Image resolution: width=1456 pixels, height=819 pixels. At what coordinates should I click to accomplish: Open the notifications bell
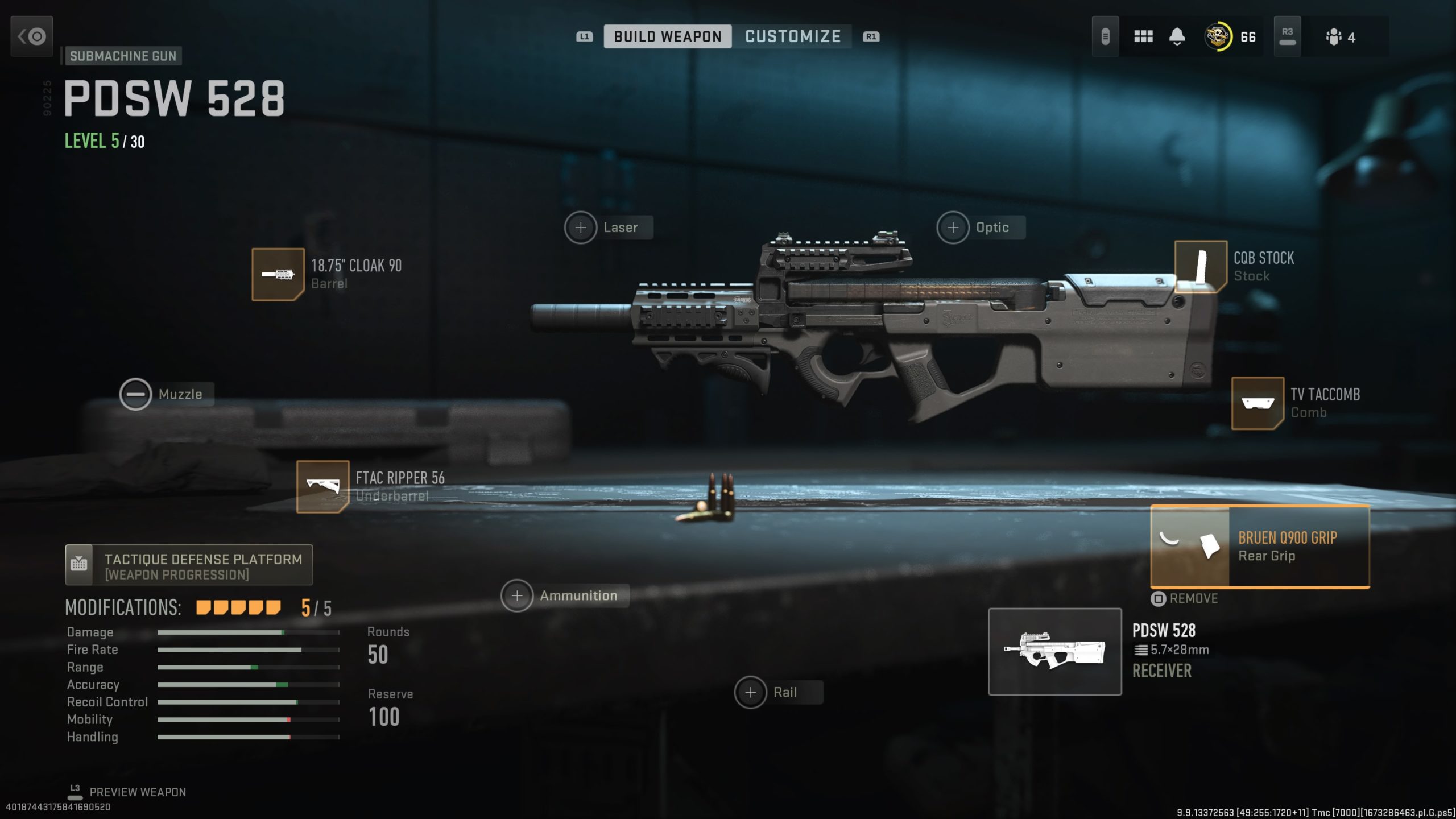click(x=1177, y=37)
